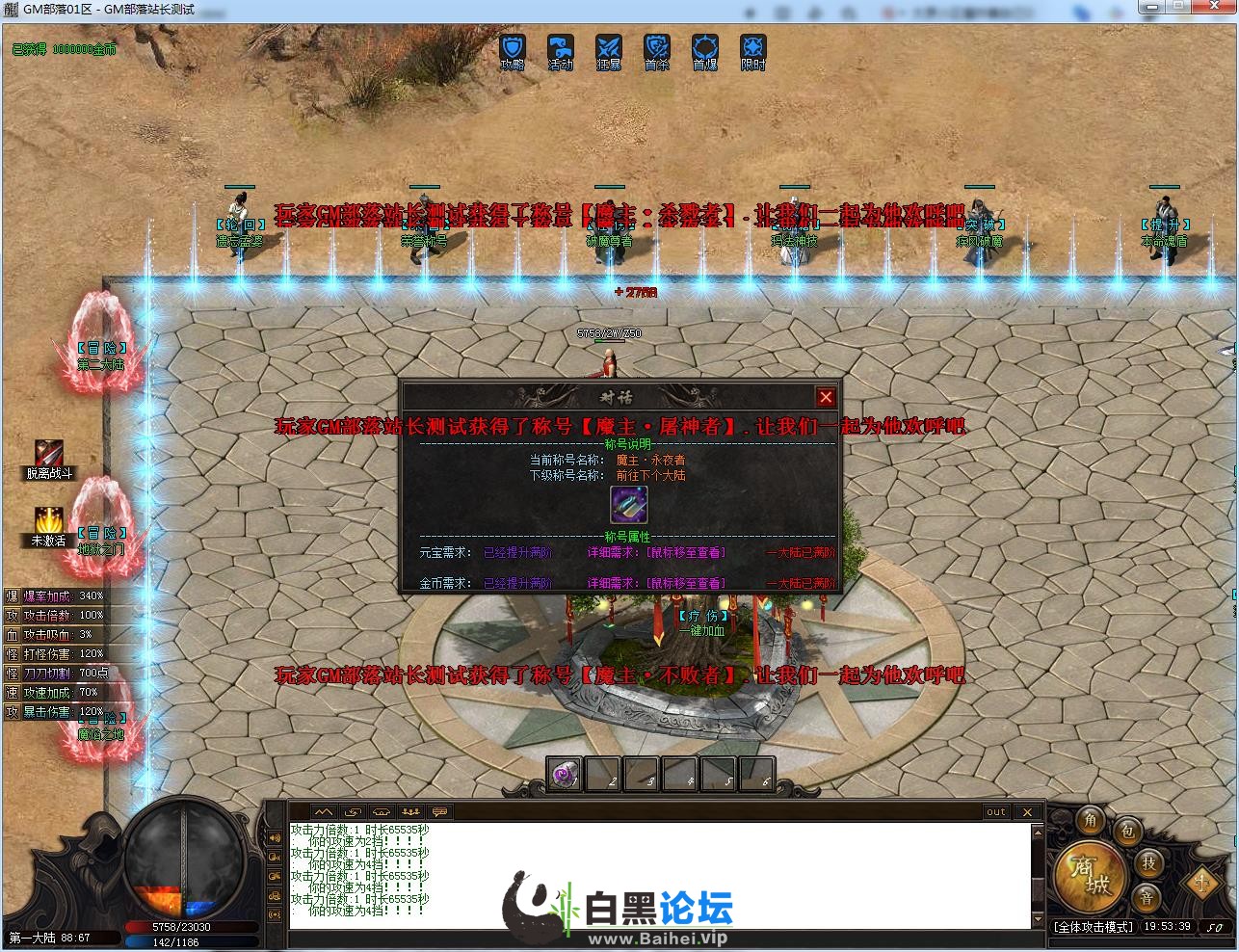1239x952 pixels.
Task: Open the 限时 limited-time icon
Action: (753, 49)
